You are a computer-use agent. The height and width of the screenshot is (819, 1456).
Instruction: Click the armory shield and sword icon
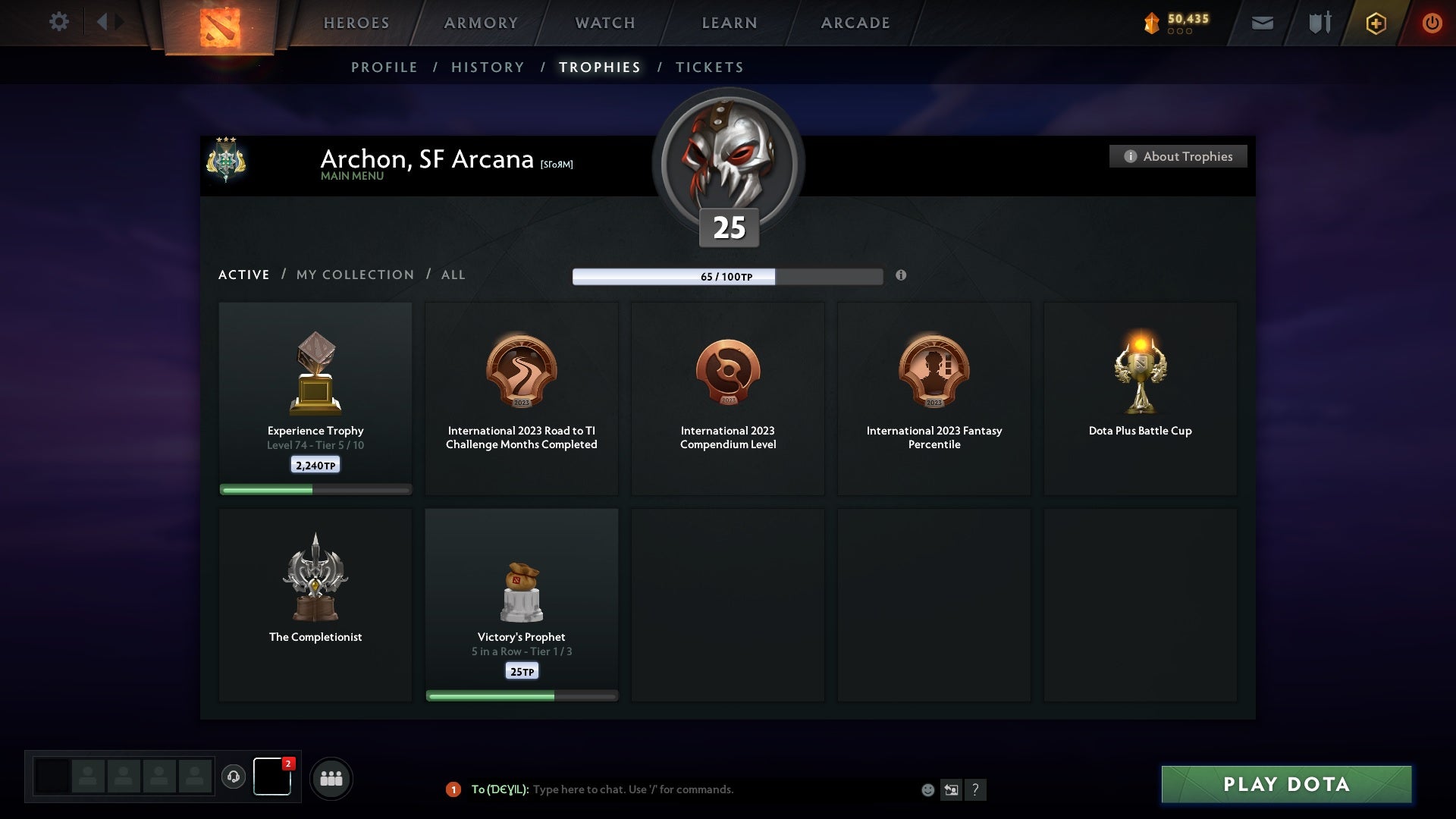click(1319, 23)
